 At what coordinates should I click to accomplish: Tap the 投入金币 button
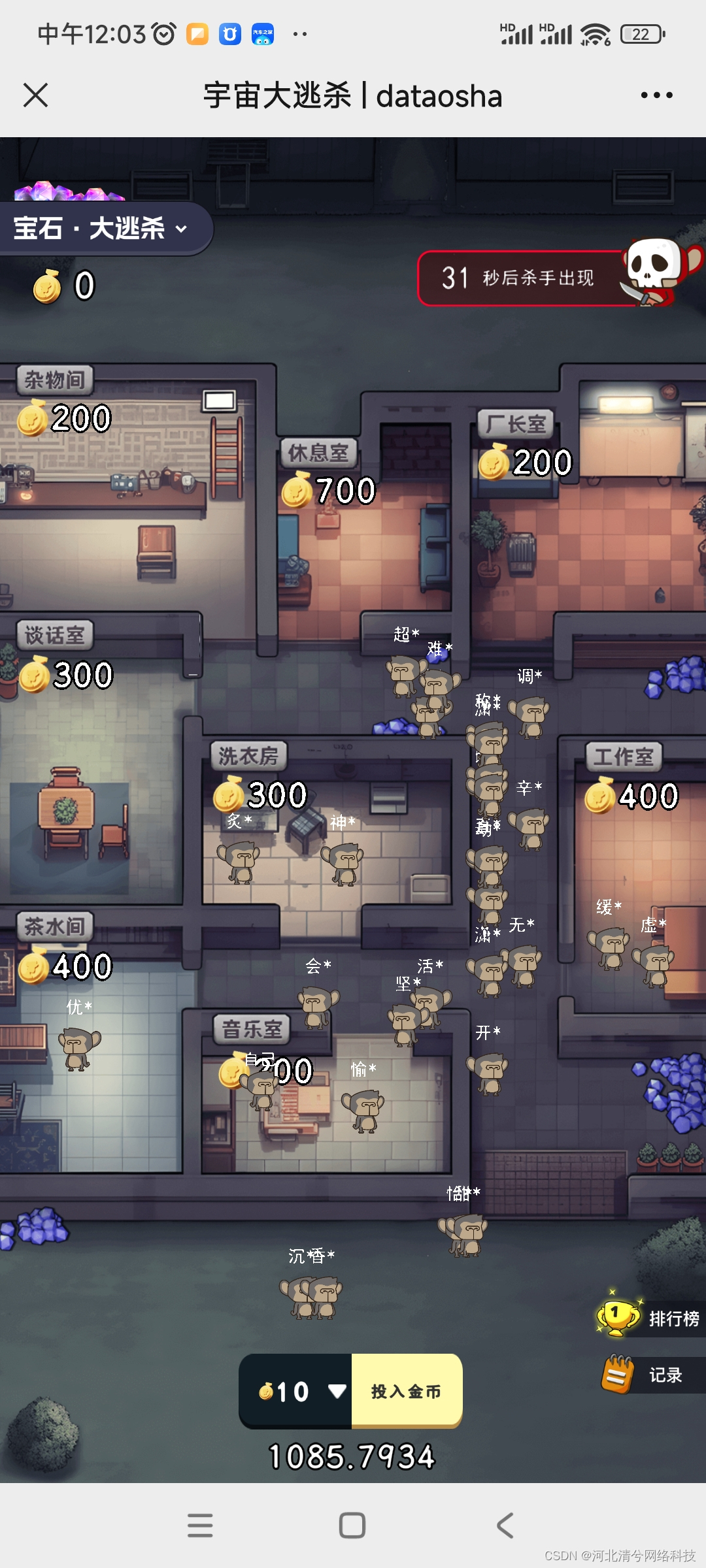point(407,1392)
